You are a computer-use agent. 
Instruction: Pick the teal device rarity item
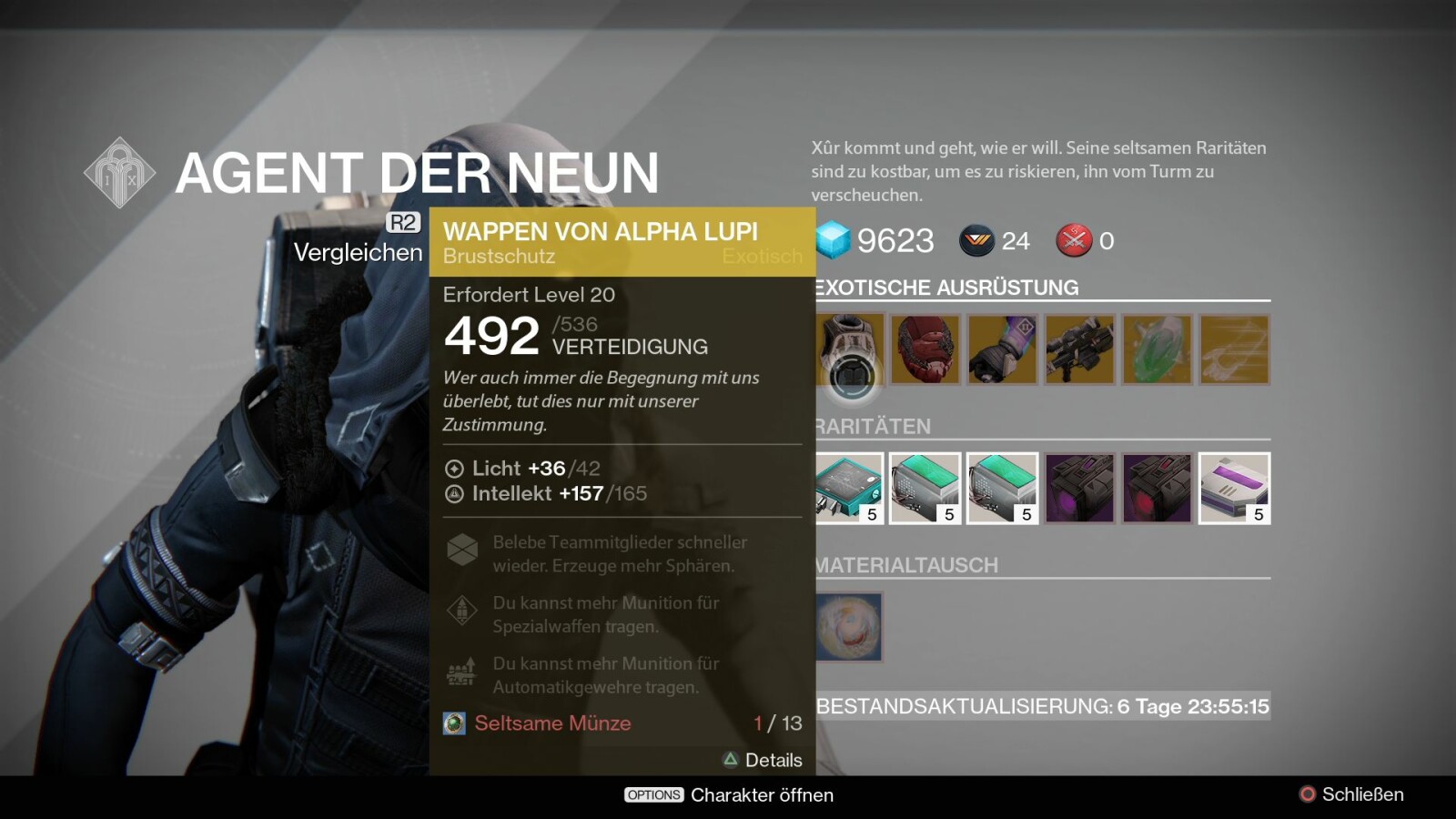point(849,488)
